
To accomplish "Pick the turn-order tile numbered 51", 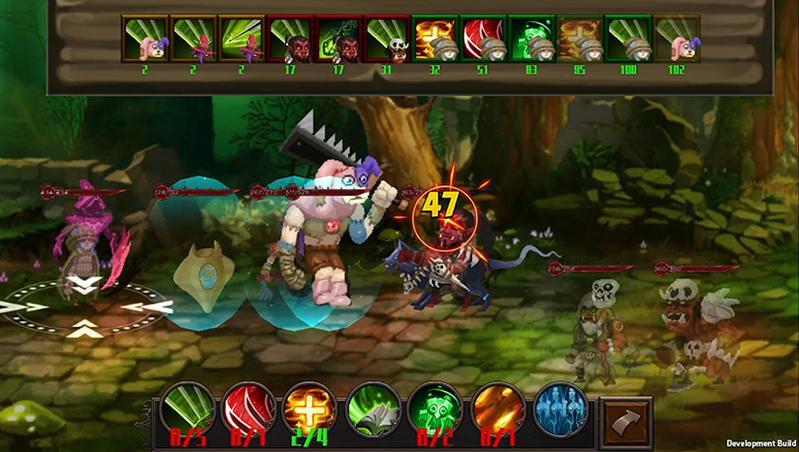I will coord(484,39).
